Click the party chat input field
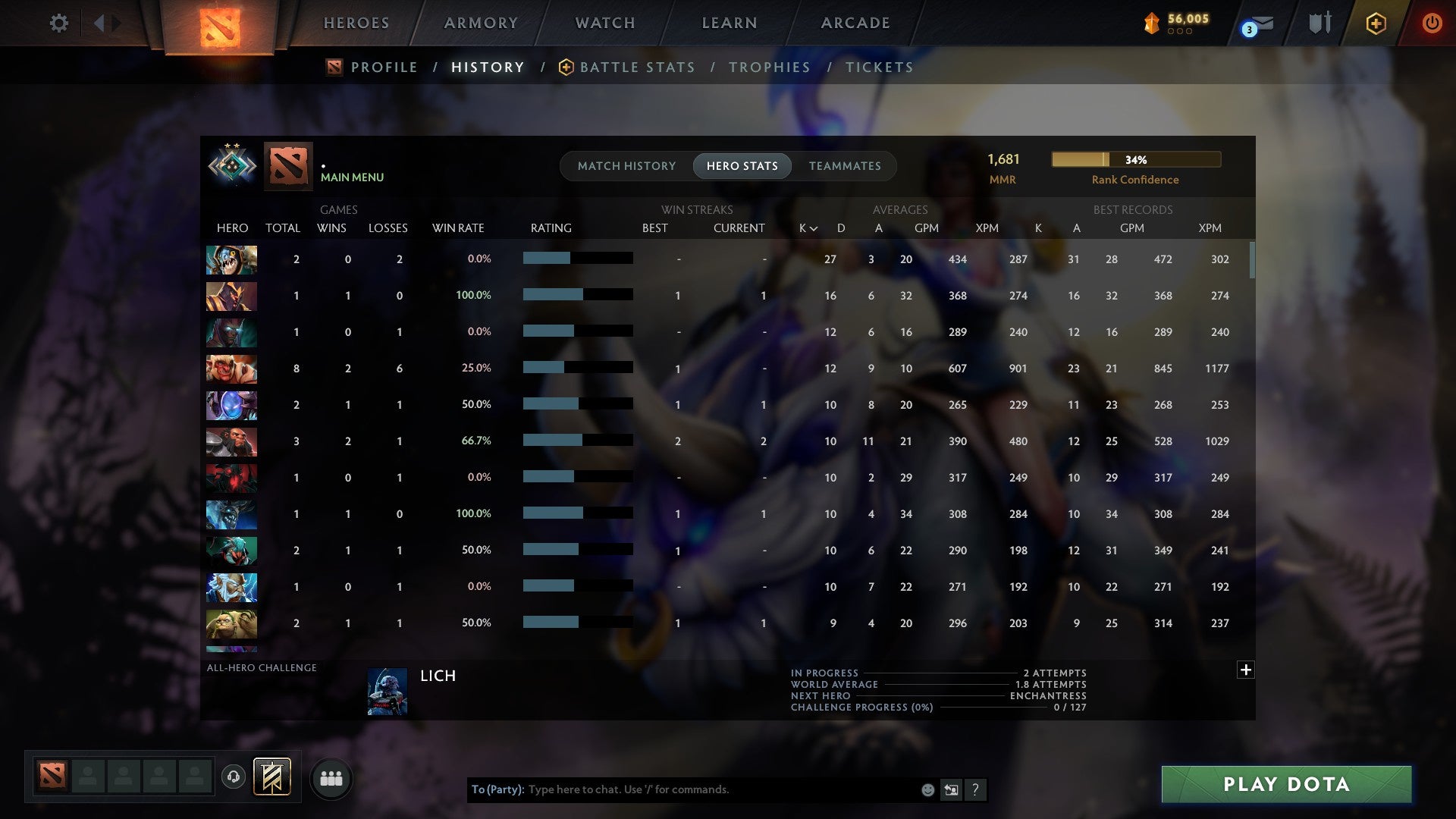Image resolution: width=1456 pixels, height=819 pixels. [682, 789]
